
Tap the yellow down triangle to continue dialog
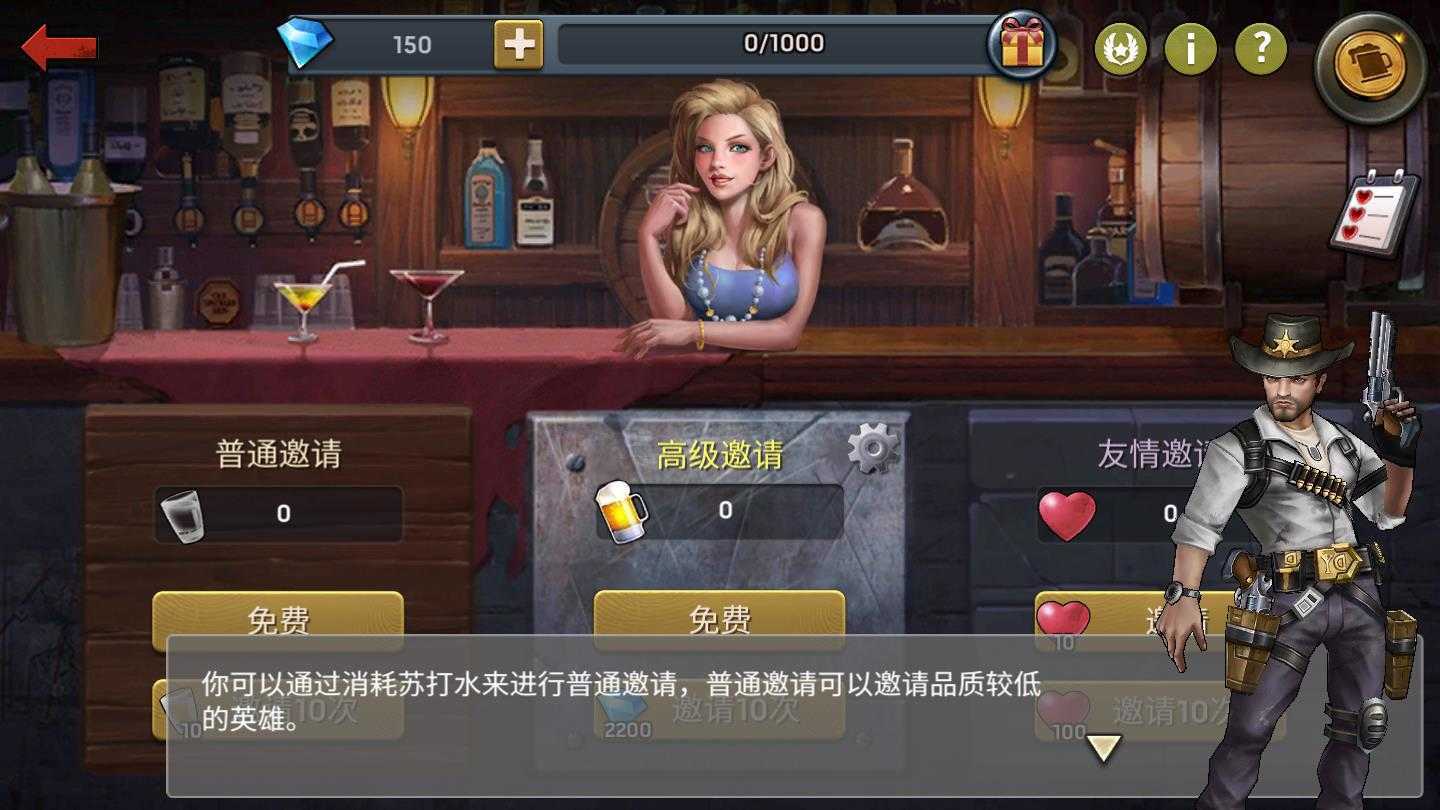click(1103, 745)
